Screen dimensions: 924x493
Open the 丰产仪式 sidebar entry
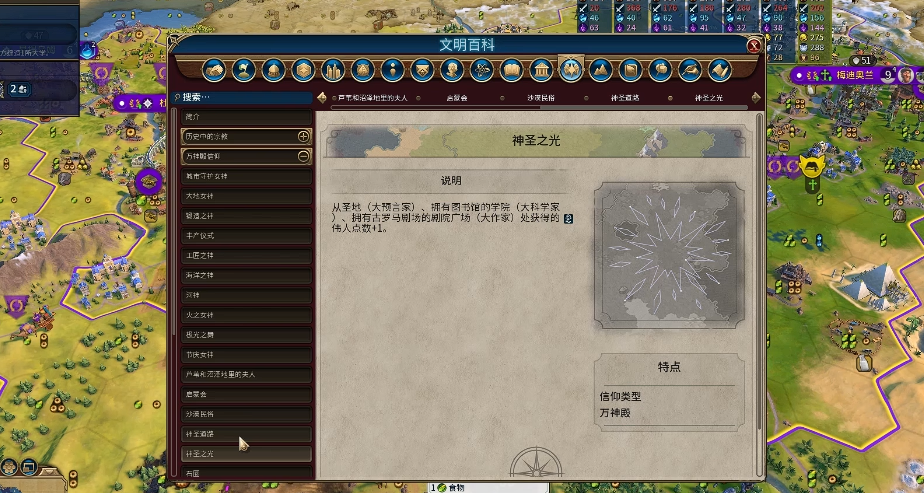pyautogui.click(x=200, y=236)
